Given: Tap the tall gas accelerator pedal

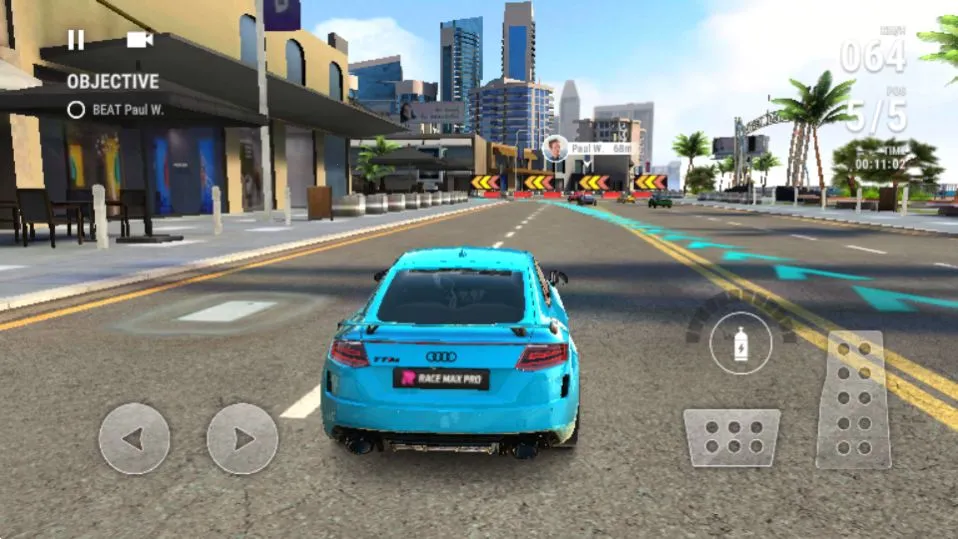Looking at the screenshot, I should [853, 399].
